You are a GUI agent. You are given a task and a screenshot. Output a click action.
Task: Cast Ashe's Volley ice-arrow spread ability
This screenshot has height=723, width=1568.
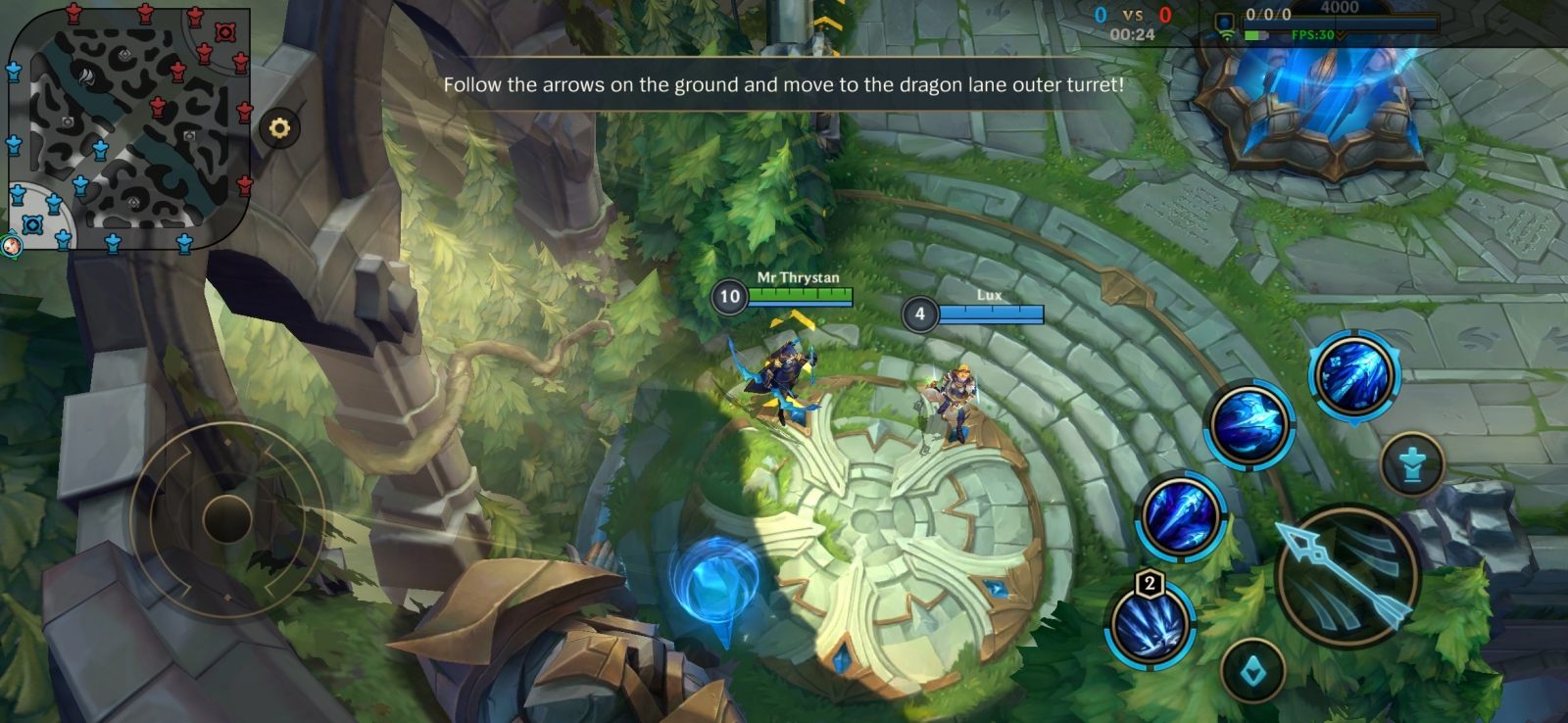pyautogui.click(x=1182, y=515)
